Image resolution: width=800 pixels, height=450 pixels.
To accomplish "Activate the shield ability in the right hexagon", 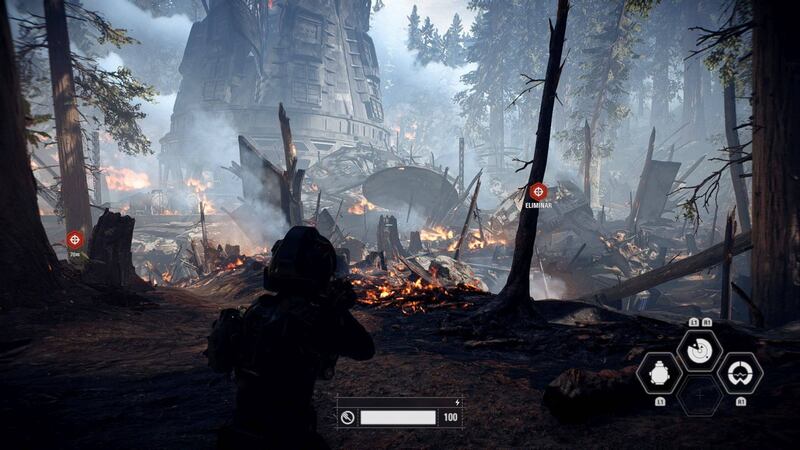I will tap(739, 372).
